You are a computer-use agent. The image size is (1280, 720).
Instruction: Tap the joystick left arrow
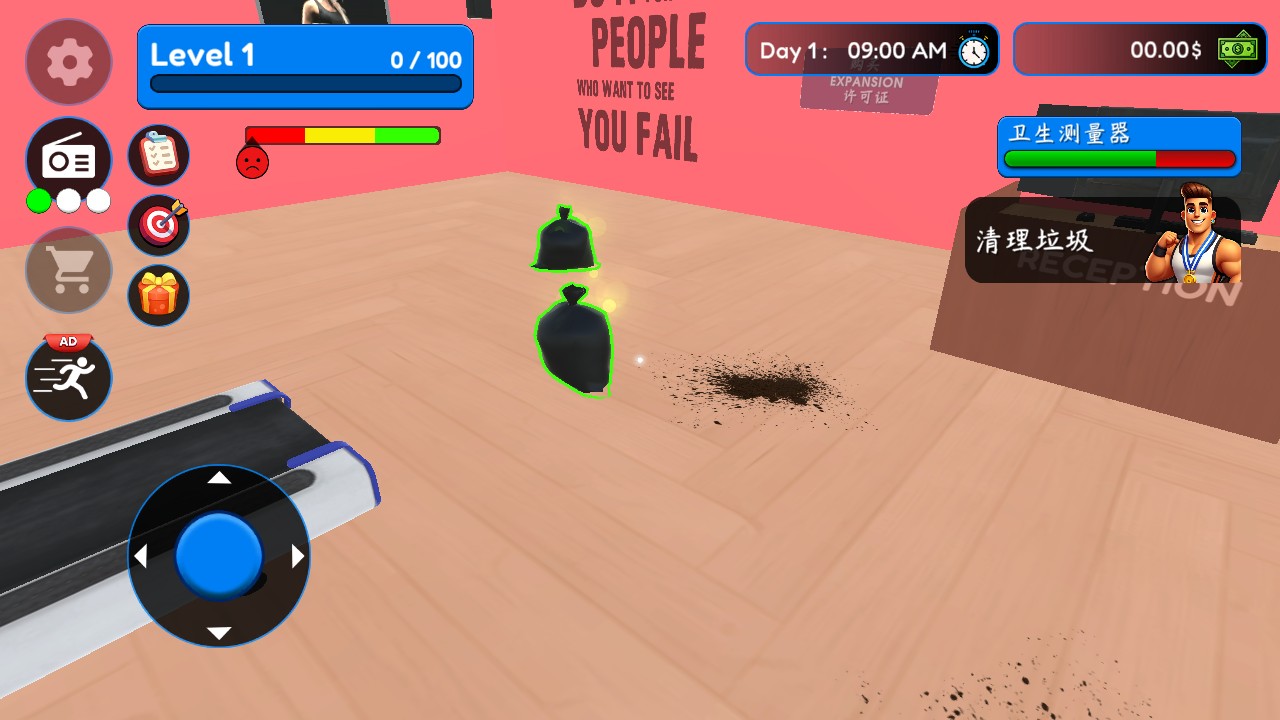[141, 556]
